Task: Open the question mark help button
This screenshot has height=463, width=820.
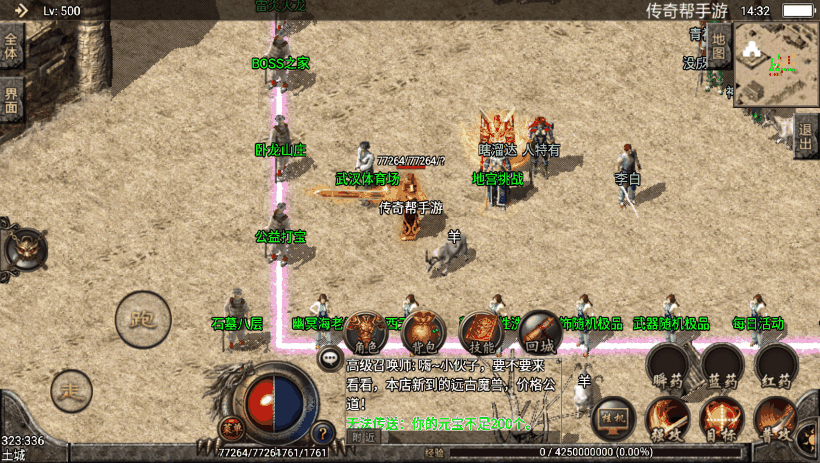Action: pyautogui.click(x=322, y=433)
